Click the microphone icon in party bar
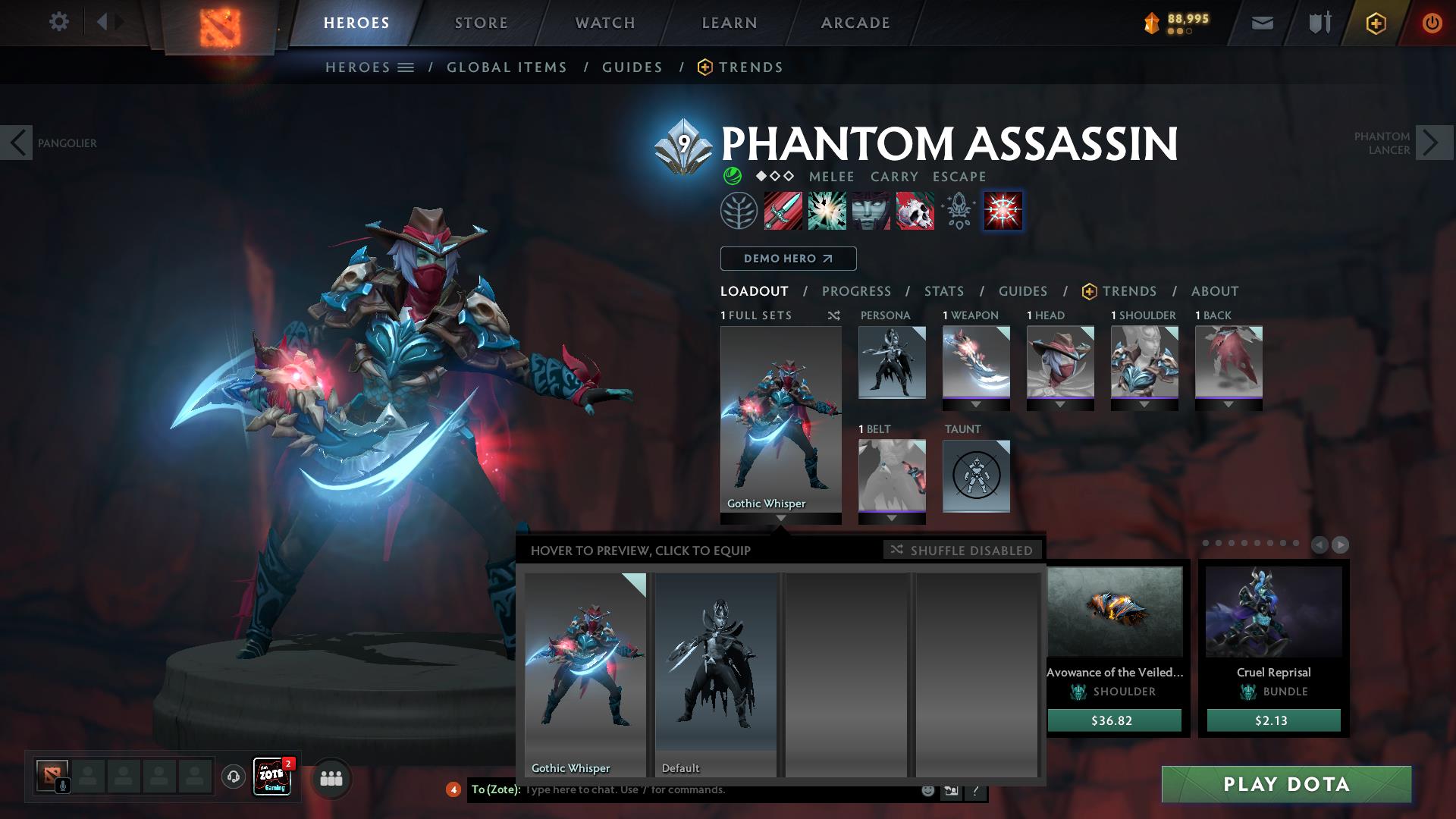This screenshot has width=1456, height=819. coord(62,785)
